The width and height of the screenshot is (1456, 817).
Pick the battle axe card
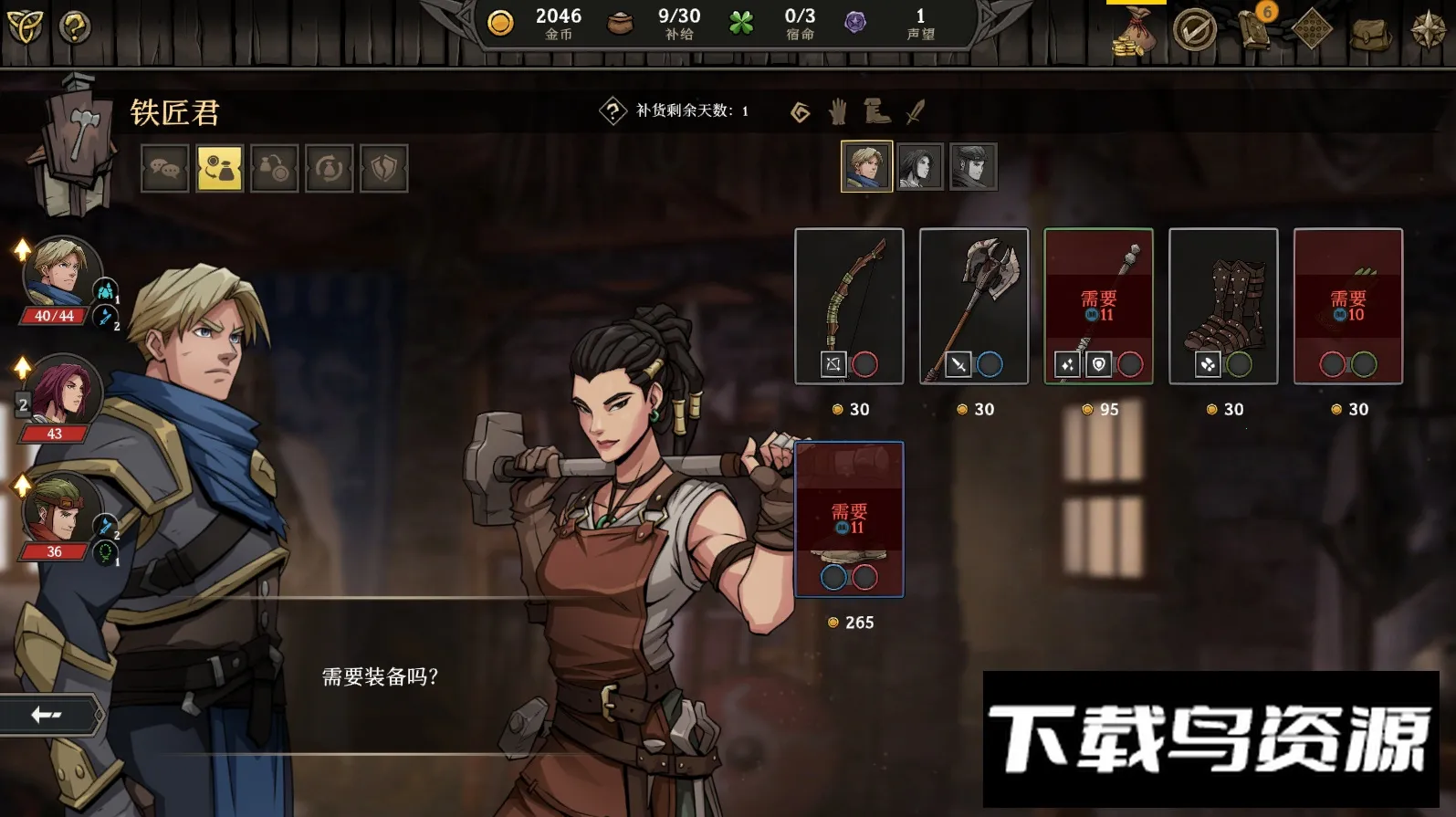point(974,306)
